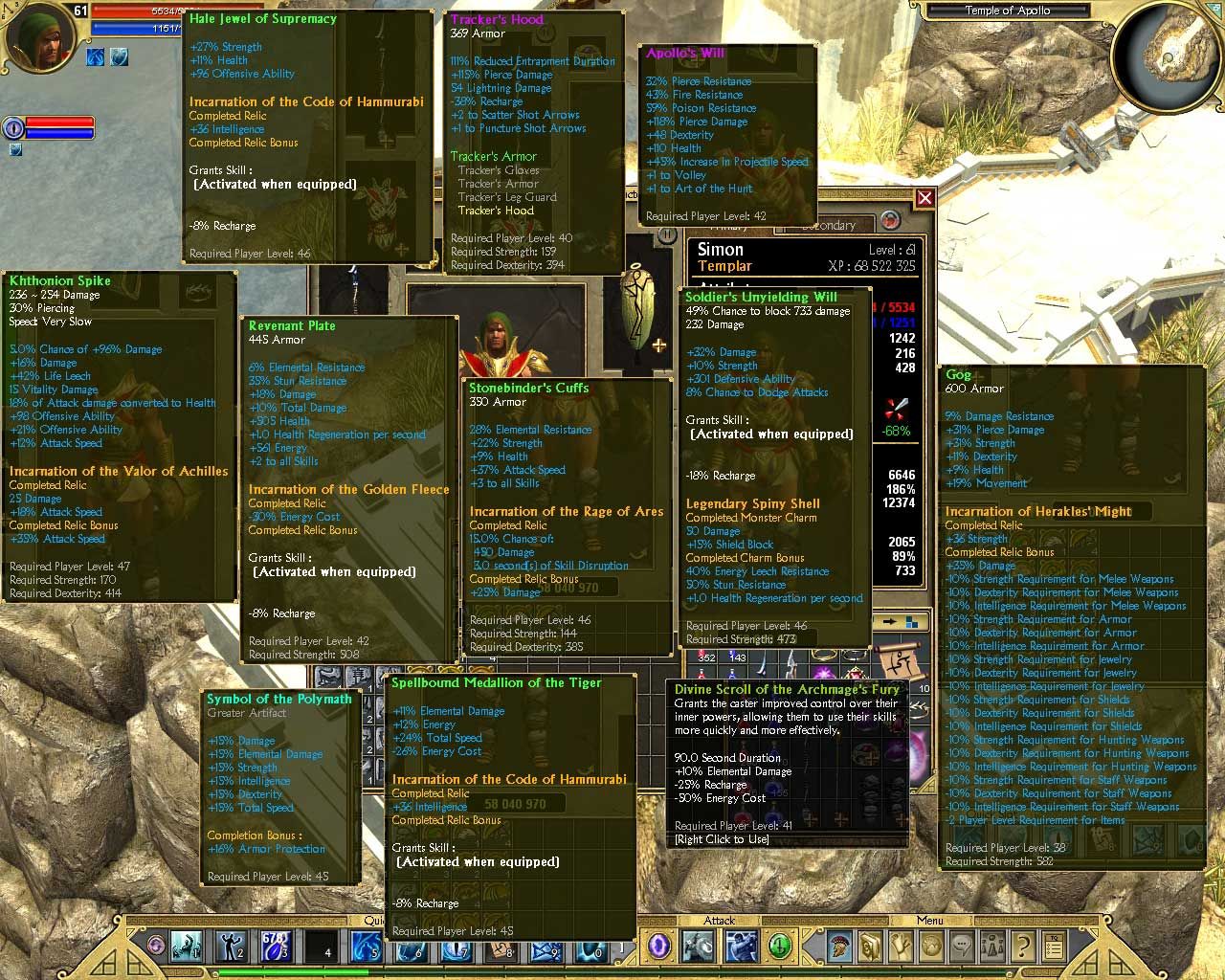
Task: Click the green clock icon on hotbar
Action: (x=780, y=947)
